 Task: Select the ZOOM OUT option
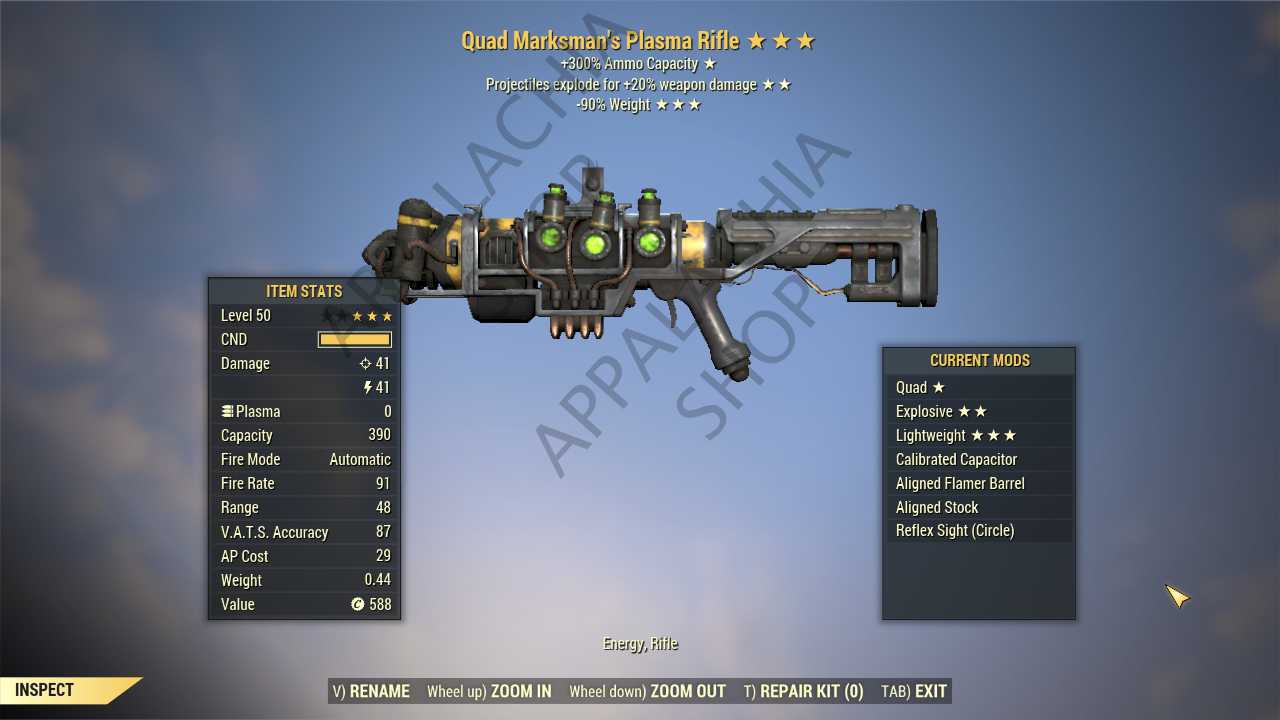(x=647, y=691)
